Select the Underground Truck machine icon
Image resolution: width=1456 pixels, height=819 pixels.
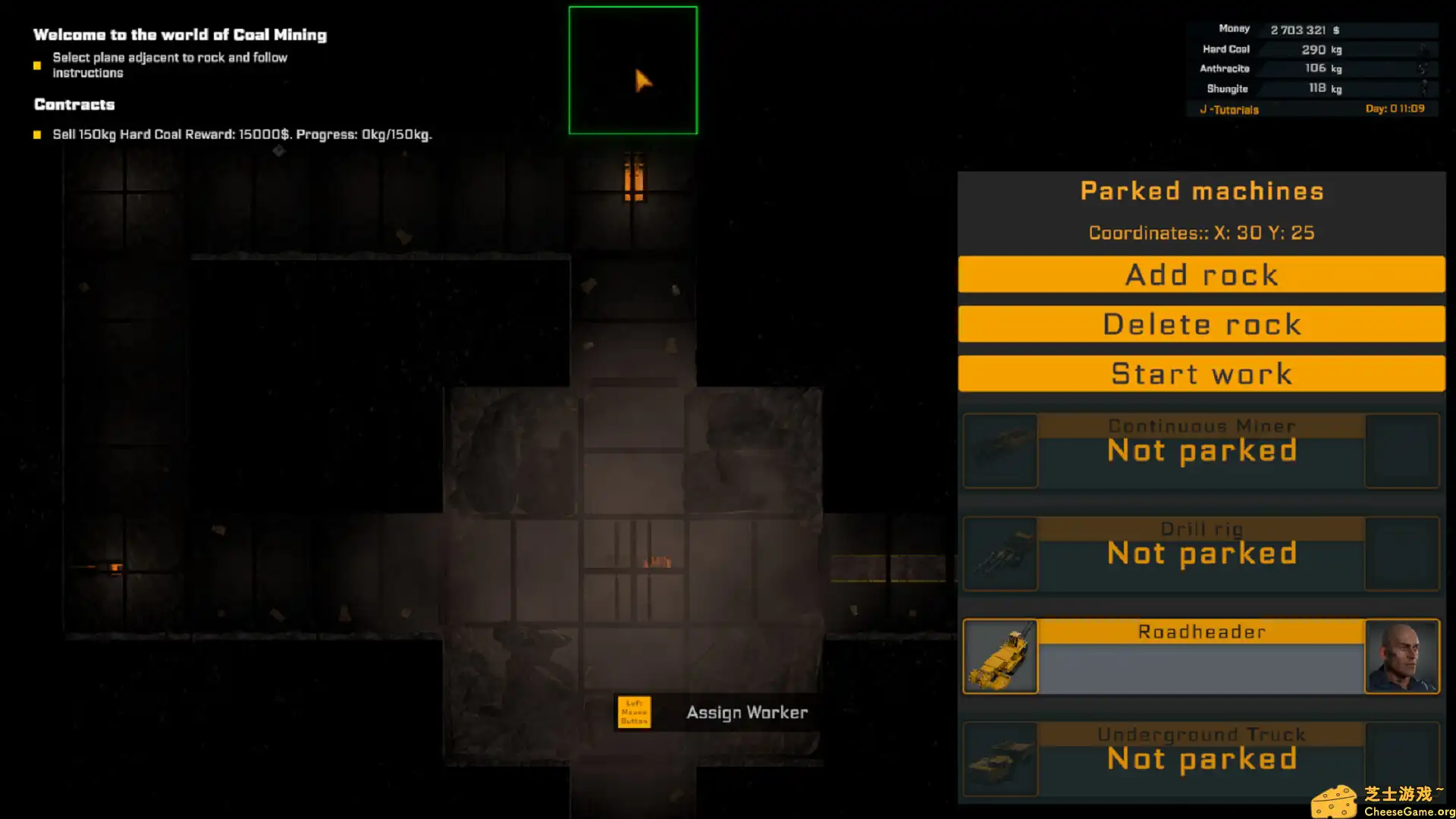999,758
